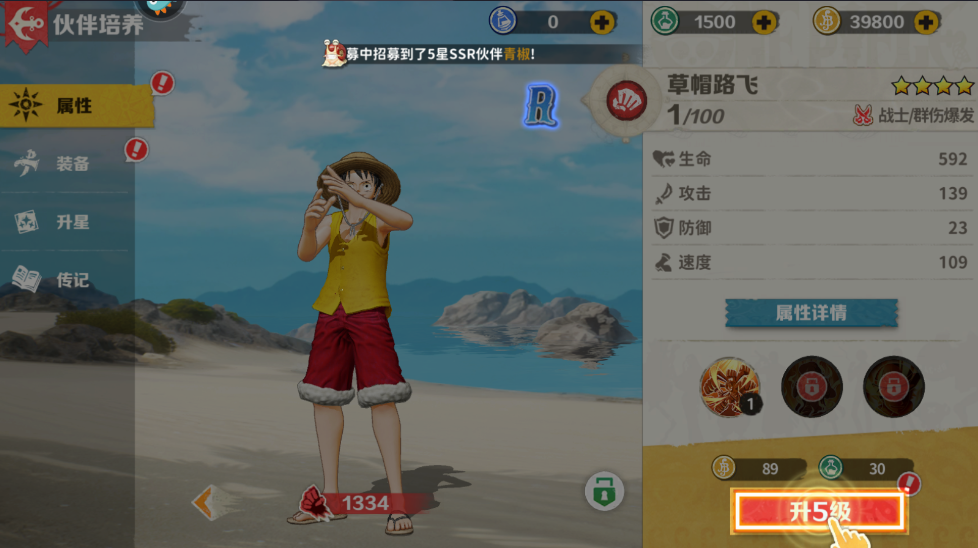Open 属性详情 attribute details
The image size is (978, 548).
click(x=811, y=313)
